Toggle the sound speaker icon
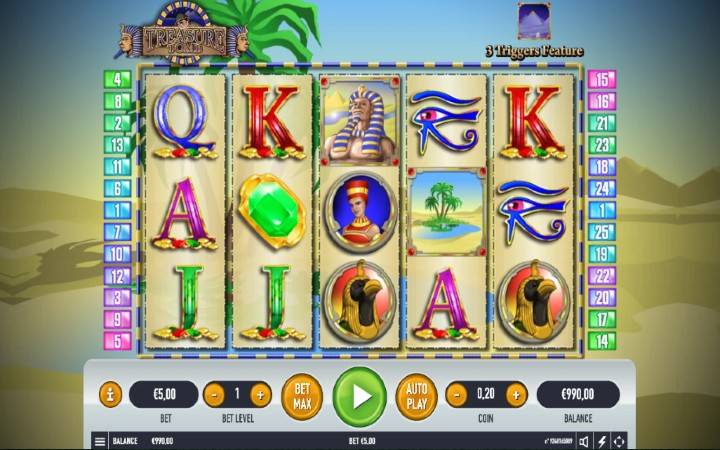The width and height of the screenshot is (720, 450). [584, 440]
